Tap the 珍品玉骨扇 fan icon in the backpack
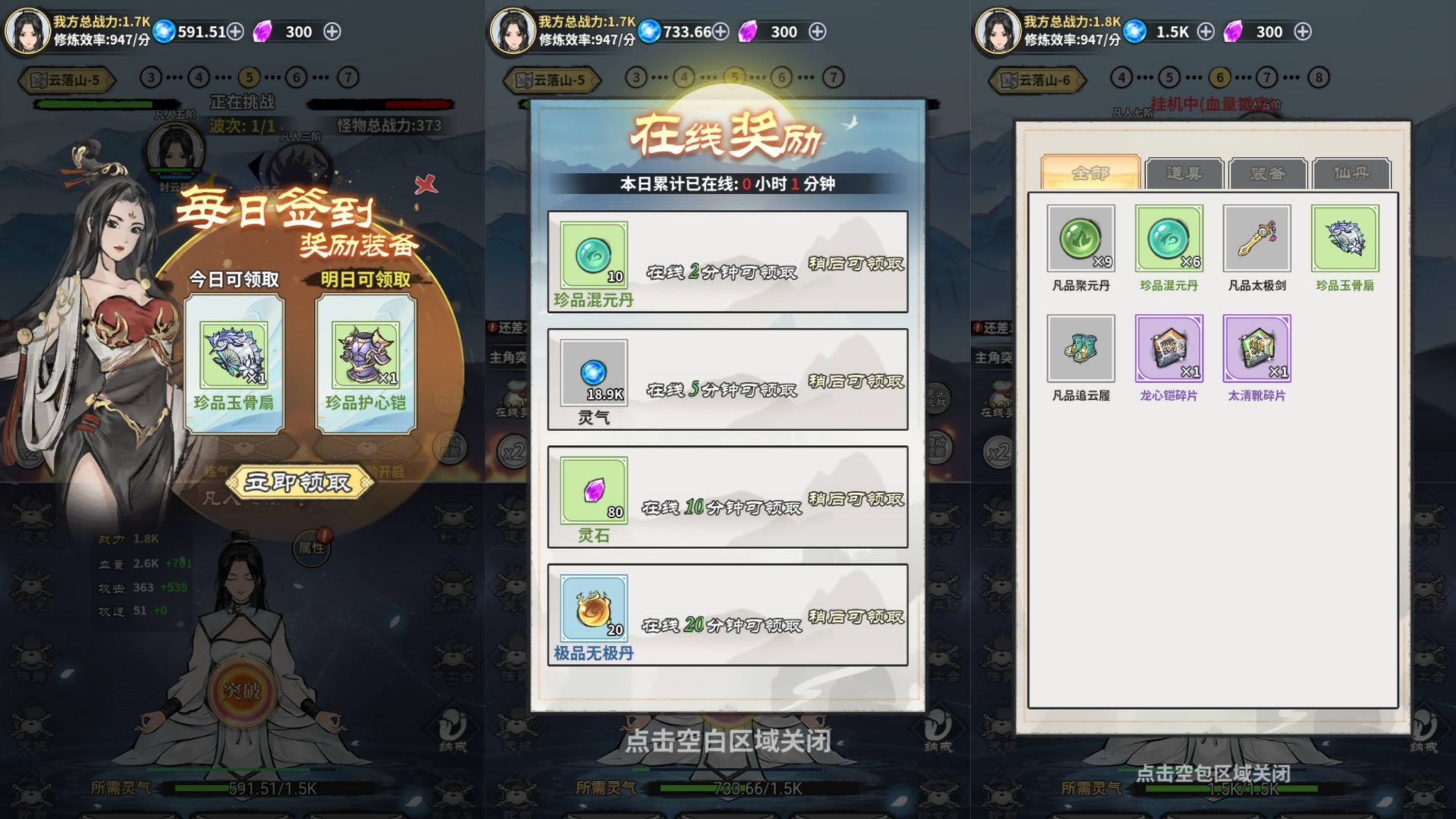The height and width of the screenshot is (819, 1456). pos(1345,238)
